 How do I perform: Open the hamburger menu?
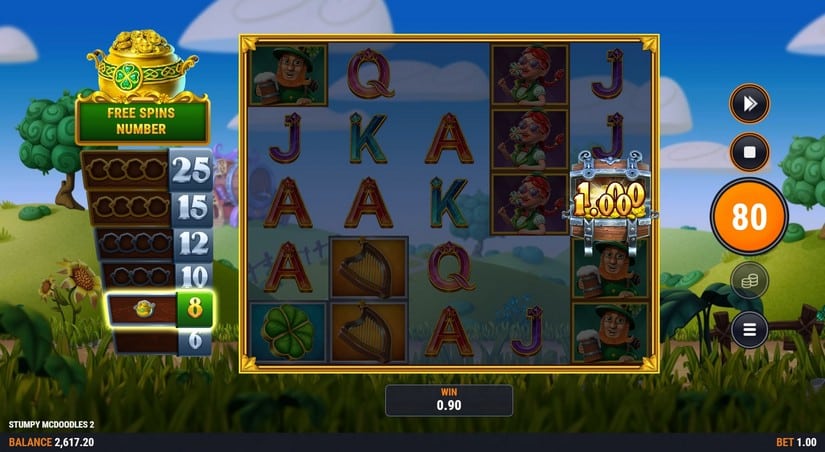[x=749, y=329]
